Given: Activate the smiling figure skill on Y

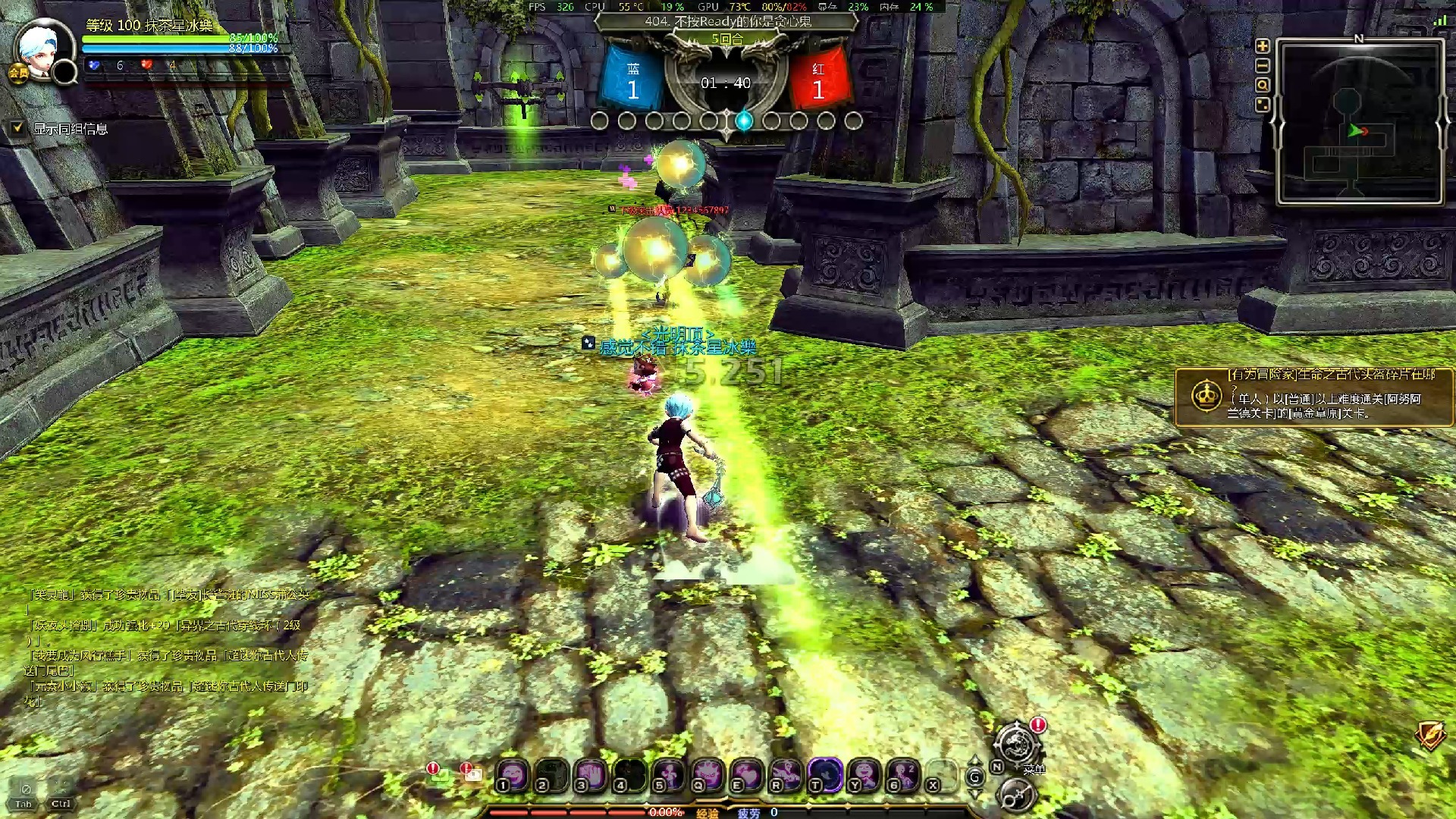Looking at the screenshot, I should point(864,775).
